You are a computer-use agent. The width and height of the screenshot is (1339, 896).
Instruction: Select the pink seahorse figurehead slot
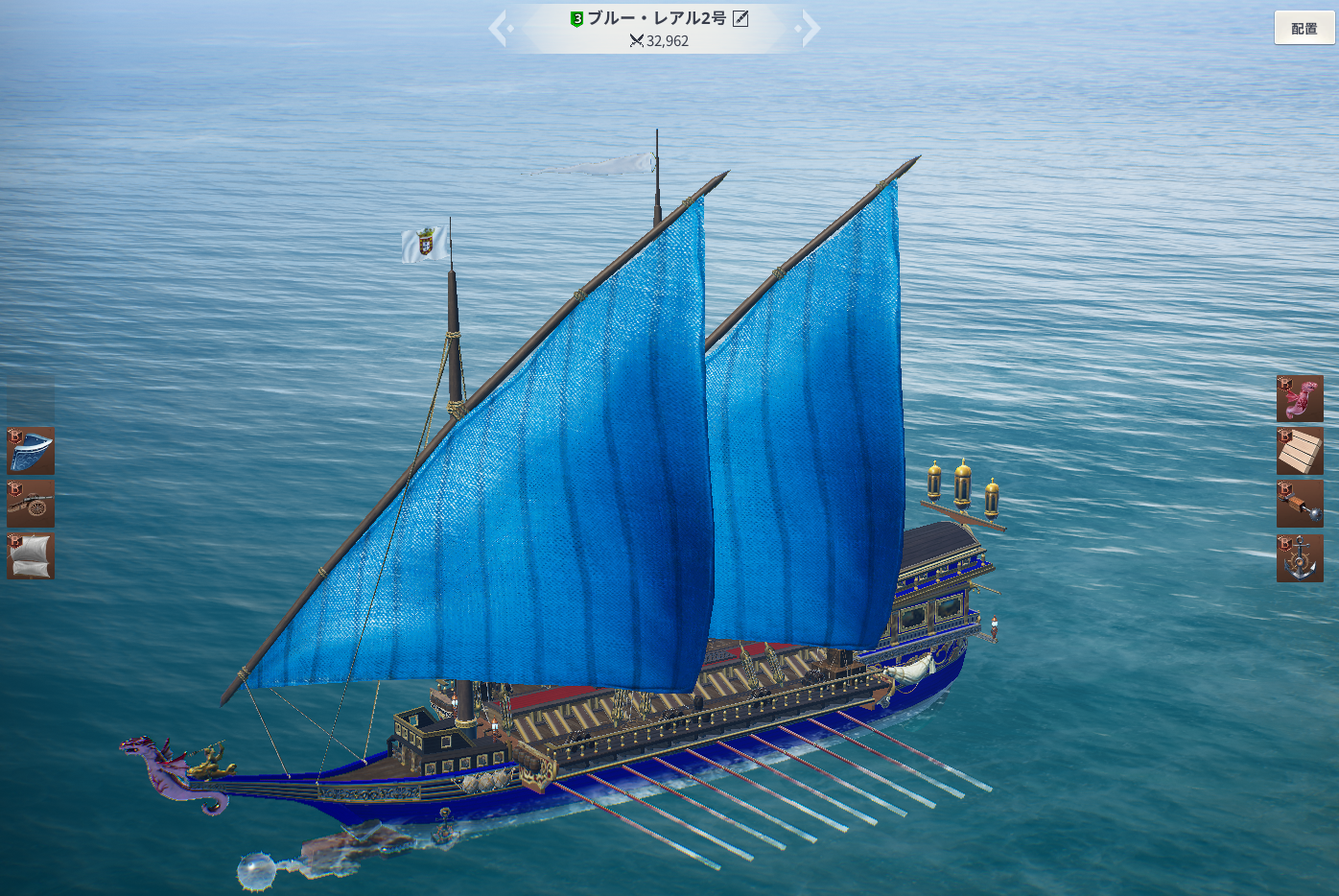click(1300, 399)
